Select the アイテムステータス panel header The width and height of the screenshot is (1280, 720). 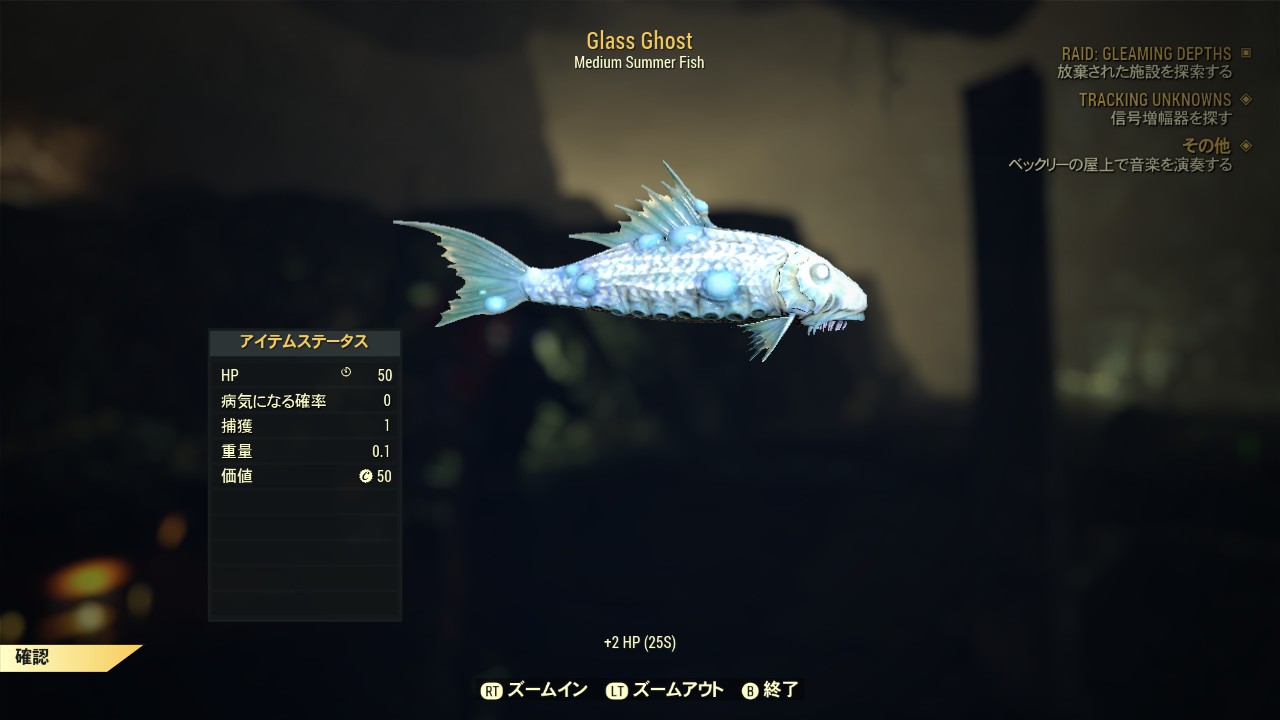(x=304, y=342)
